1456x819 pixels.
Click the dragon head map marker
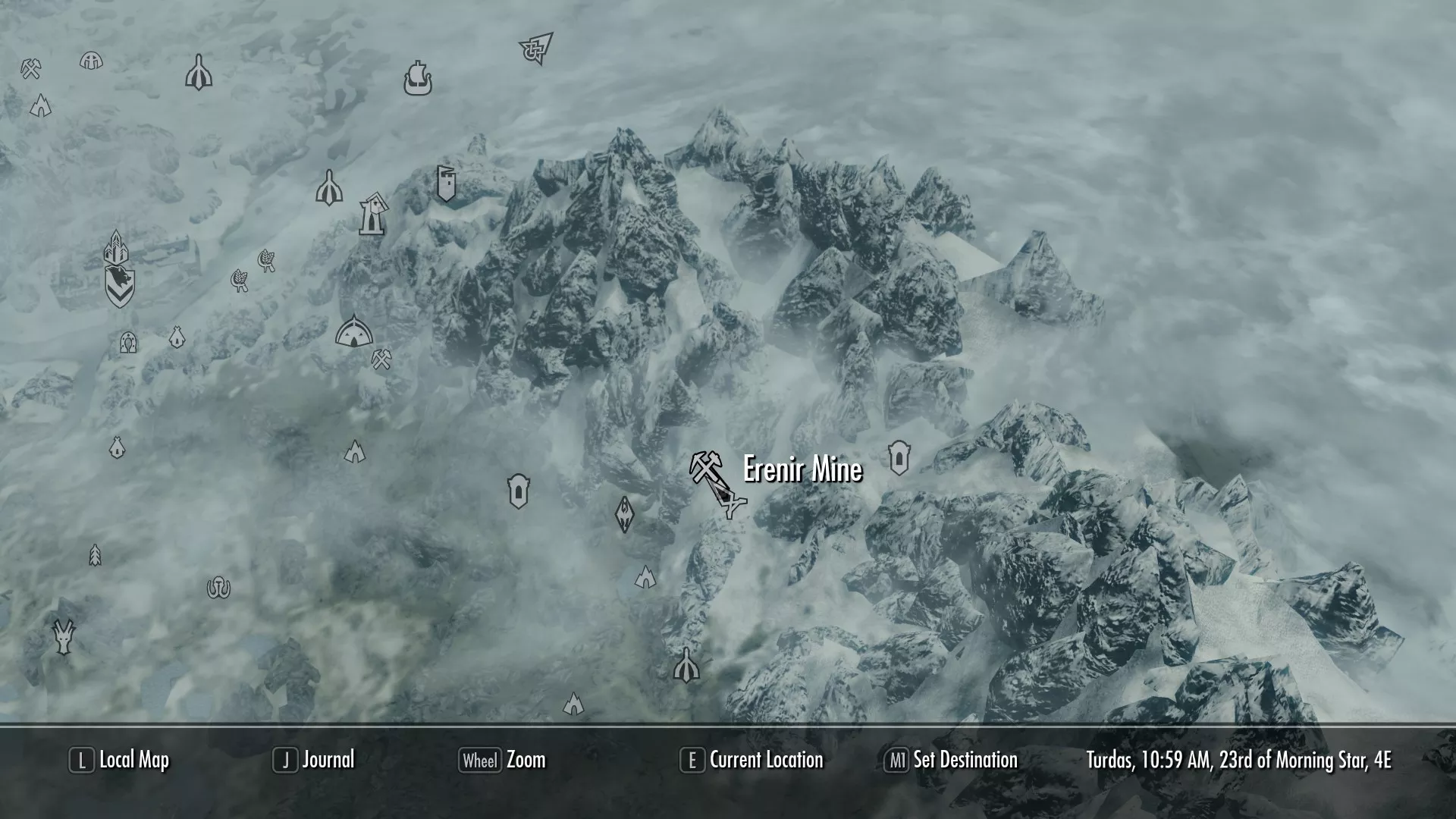pyautogui.click(x=64, y=636)
